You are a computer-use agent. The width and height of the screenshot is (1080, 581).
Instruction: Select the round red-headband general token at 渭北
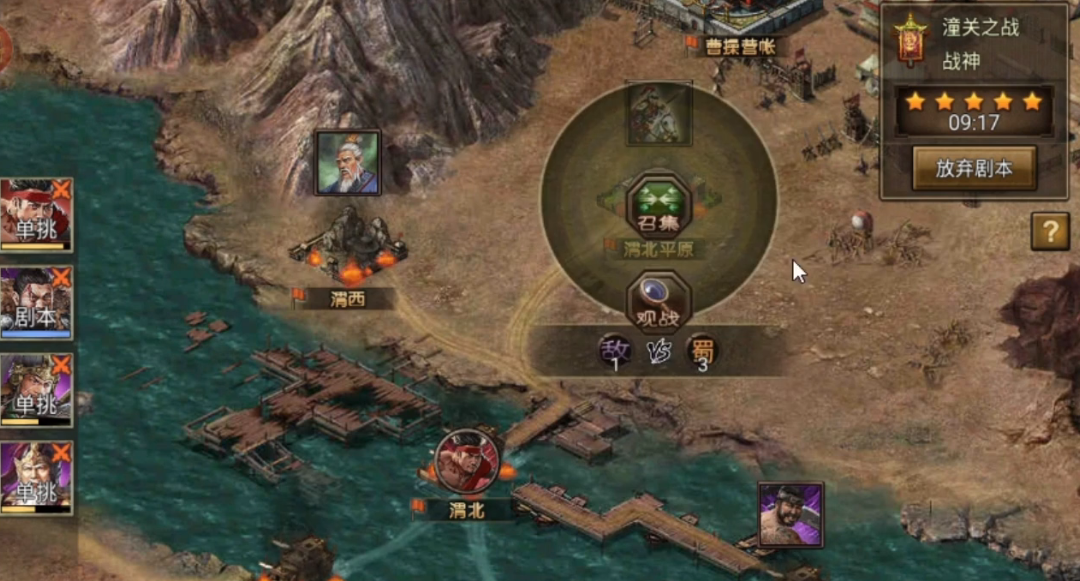click(466, 461)
